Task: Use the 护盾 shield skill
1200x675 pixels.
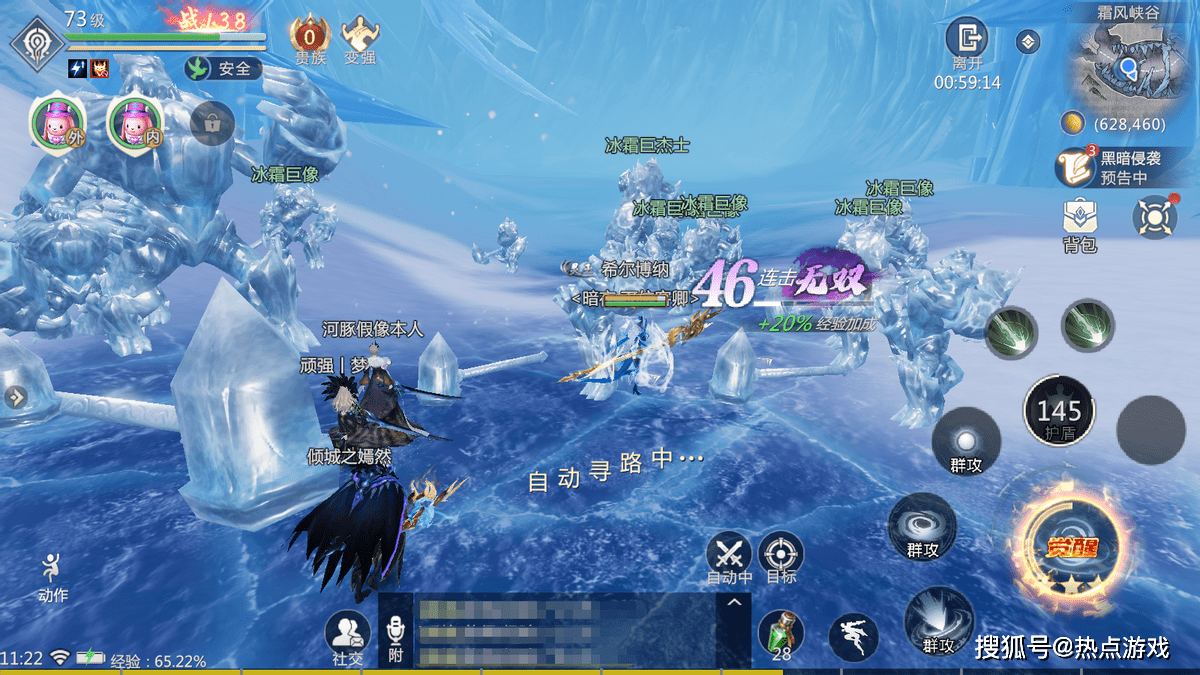Action: tap(1059, 411)
